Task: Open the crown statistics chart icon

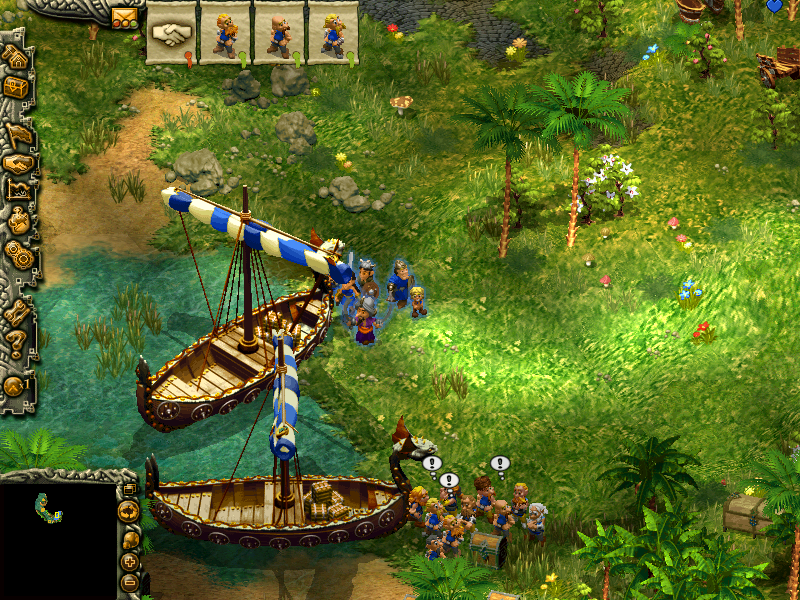Action: [20, 190]
